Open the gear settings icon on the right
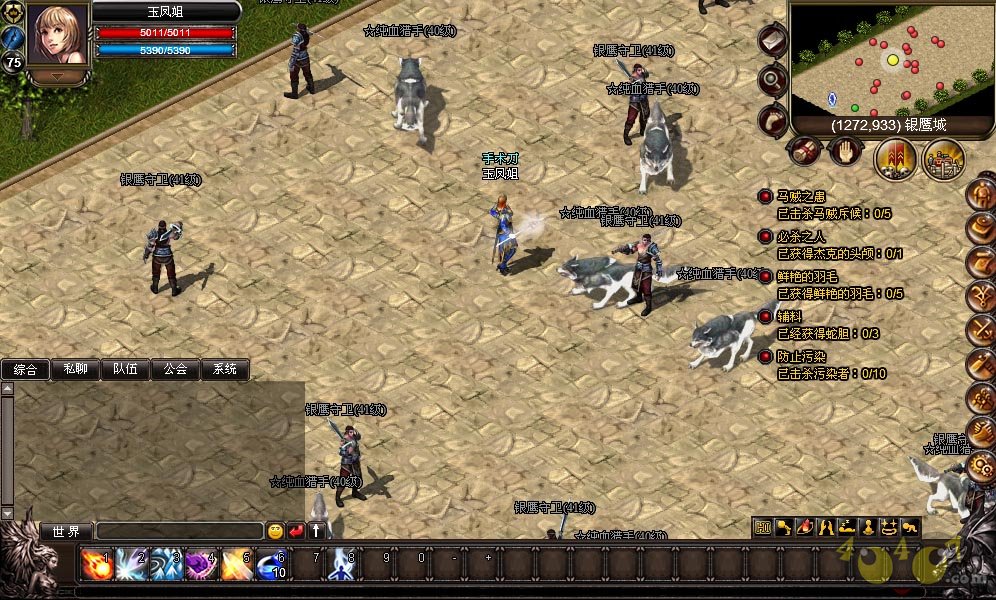Viewport: 996px width, 600px height. [980, 467]
